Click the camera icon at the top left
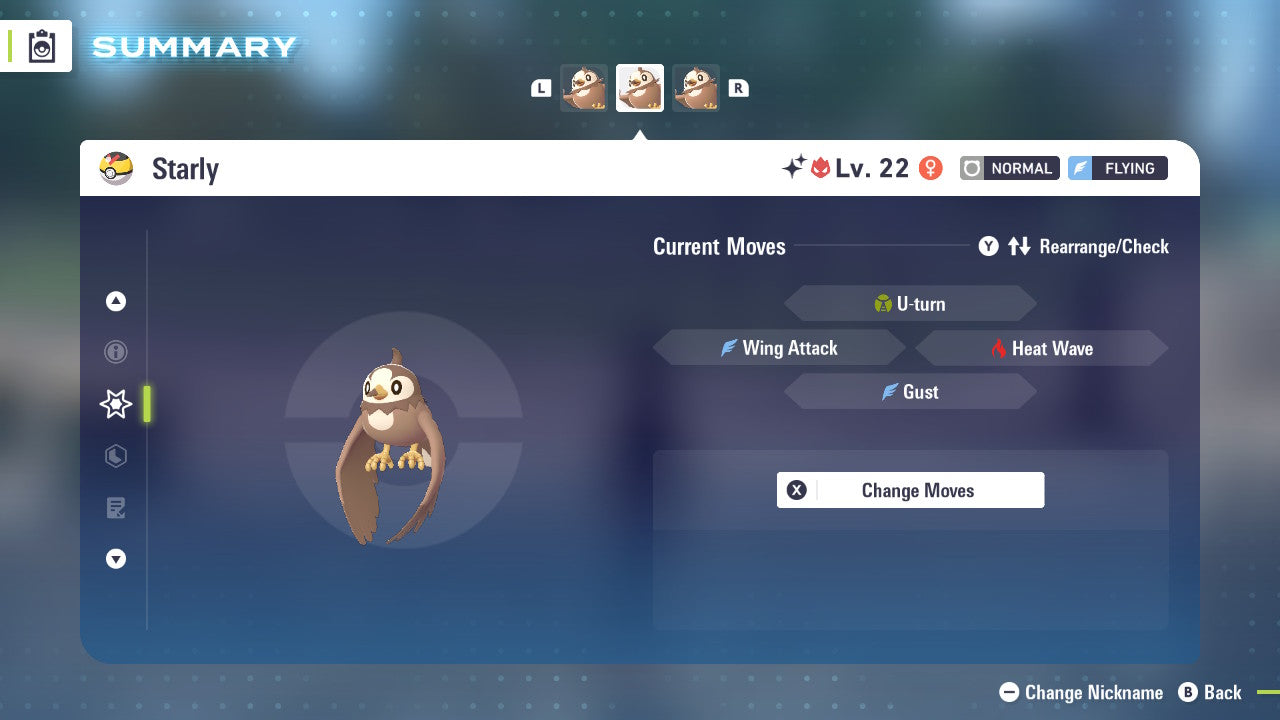This screenshot has height=720, width=1280. [x=40, y=46]
